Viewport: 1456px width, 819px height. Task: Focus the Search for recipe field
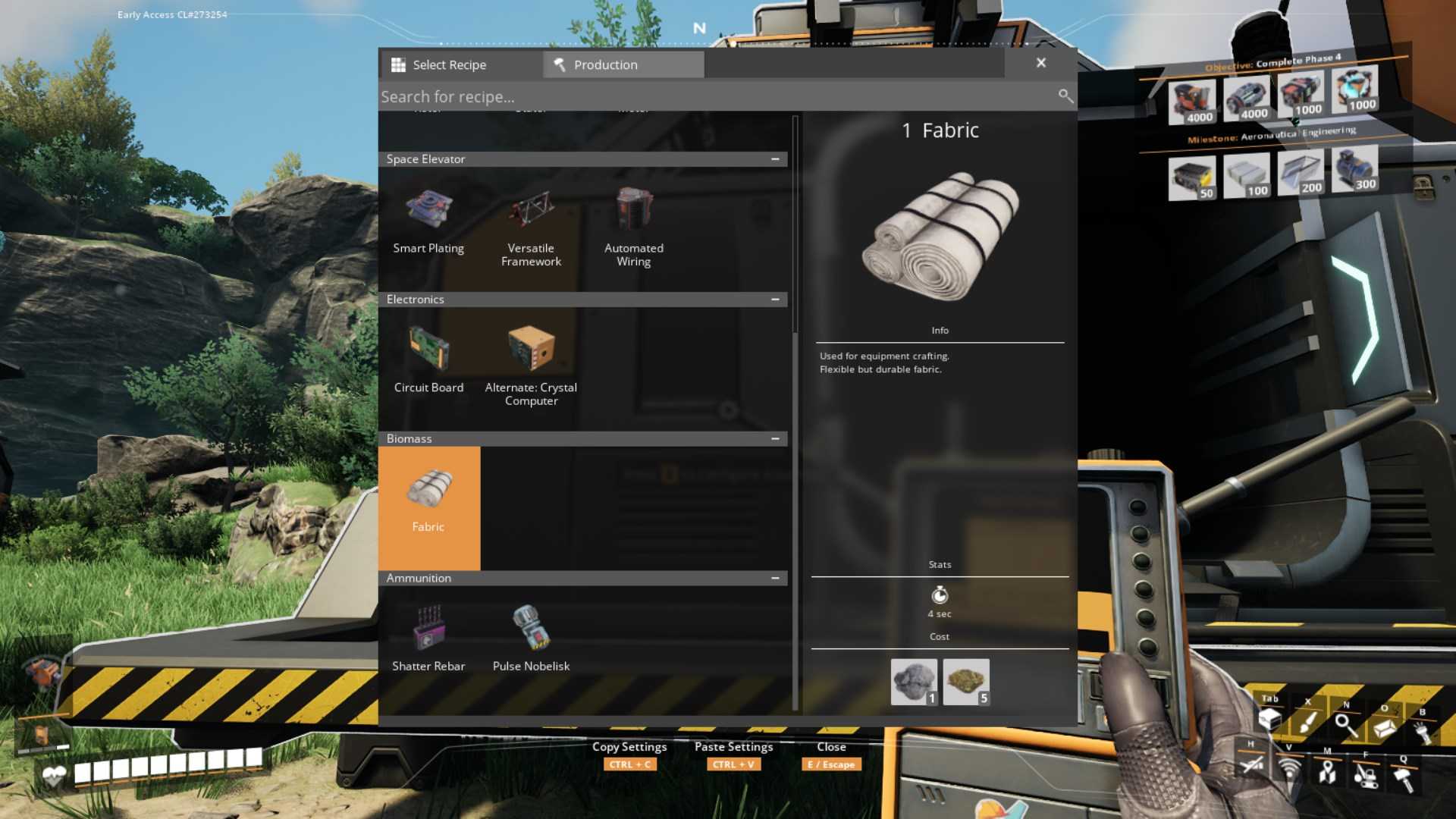pos(713,96)
